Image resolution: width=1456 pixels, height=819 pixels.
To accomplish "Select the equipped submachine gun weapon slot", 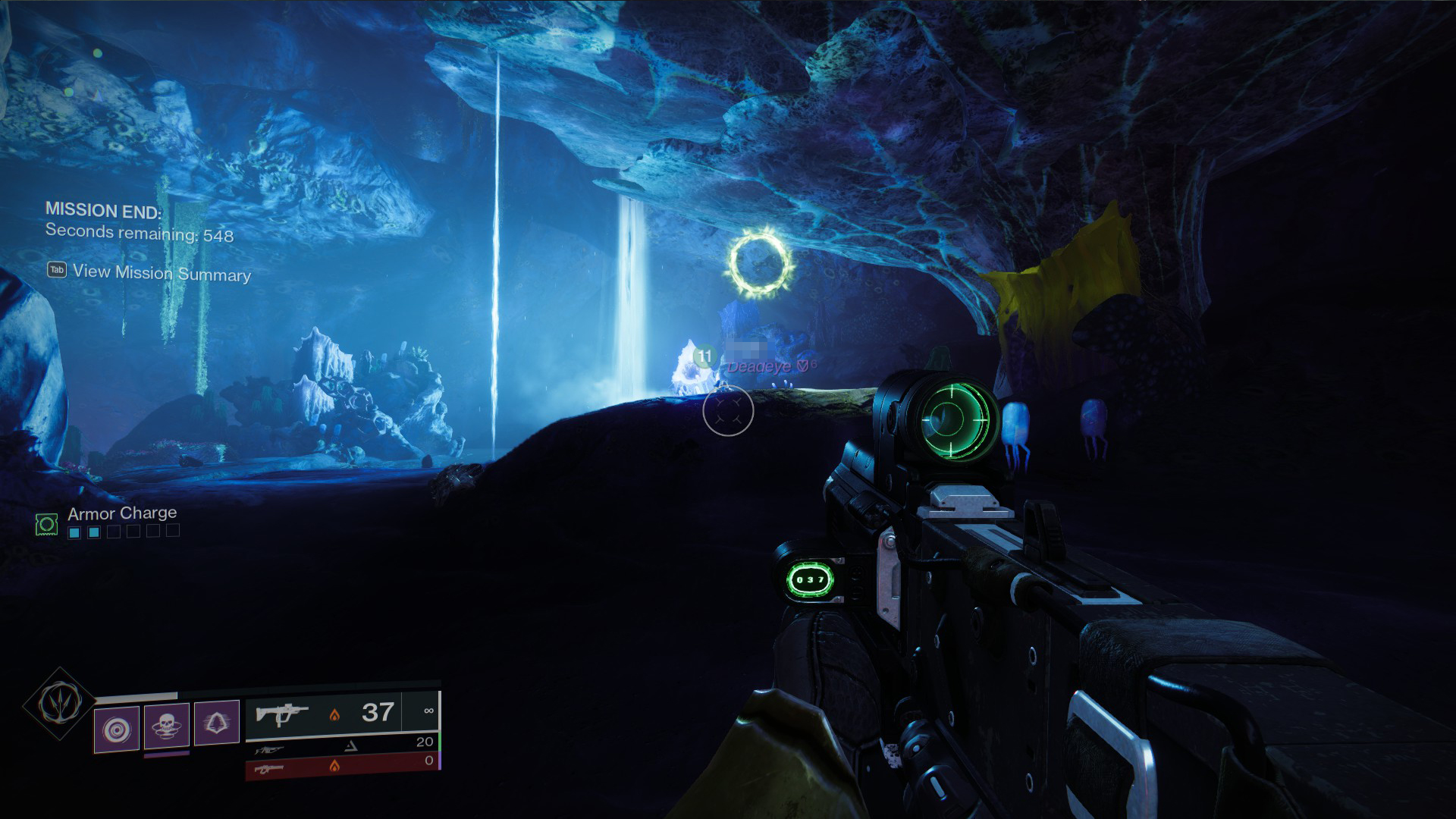I will click(x=343, y=714).
